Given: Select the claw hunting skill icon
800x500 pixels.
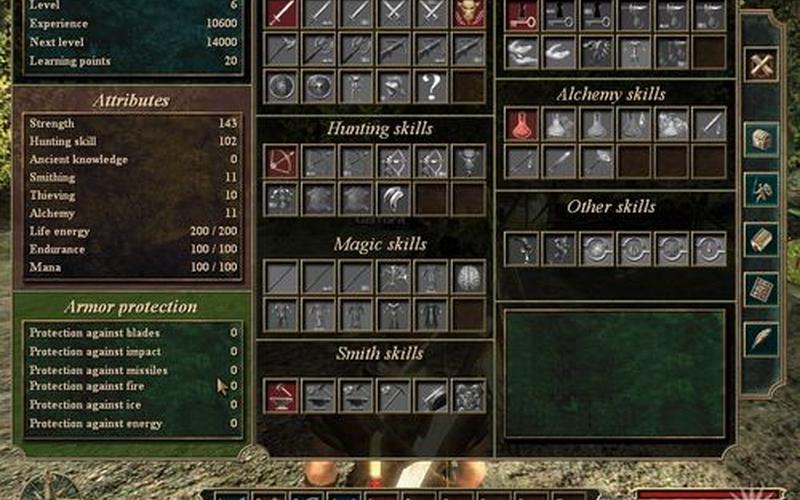Looking at the screenshot, I should 394,198.
